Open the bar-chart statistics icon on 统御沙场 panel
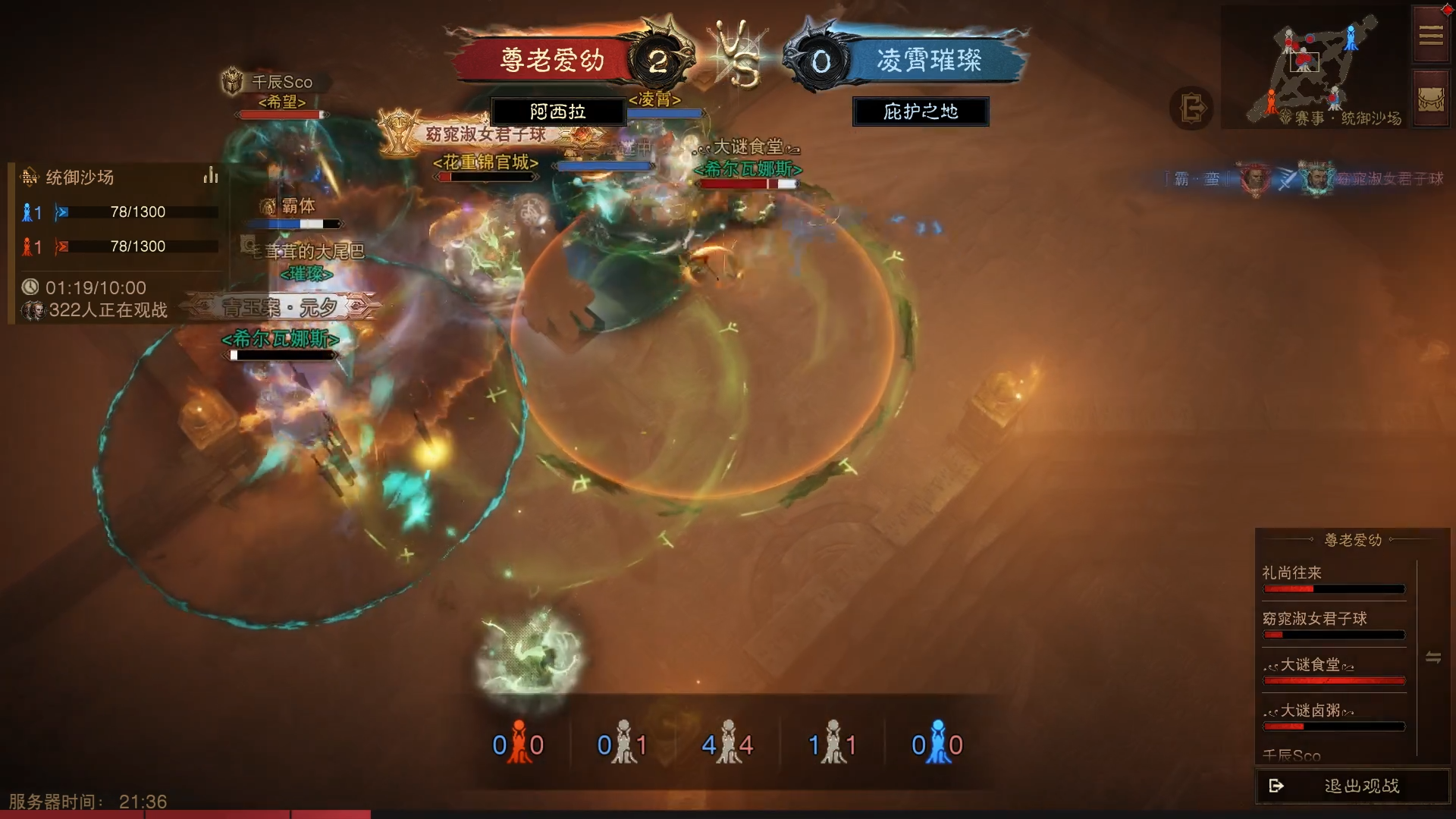1456x819 pixels. pos(210,177)
